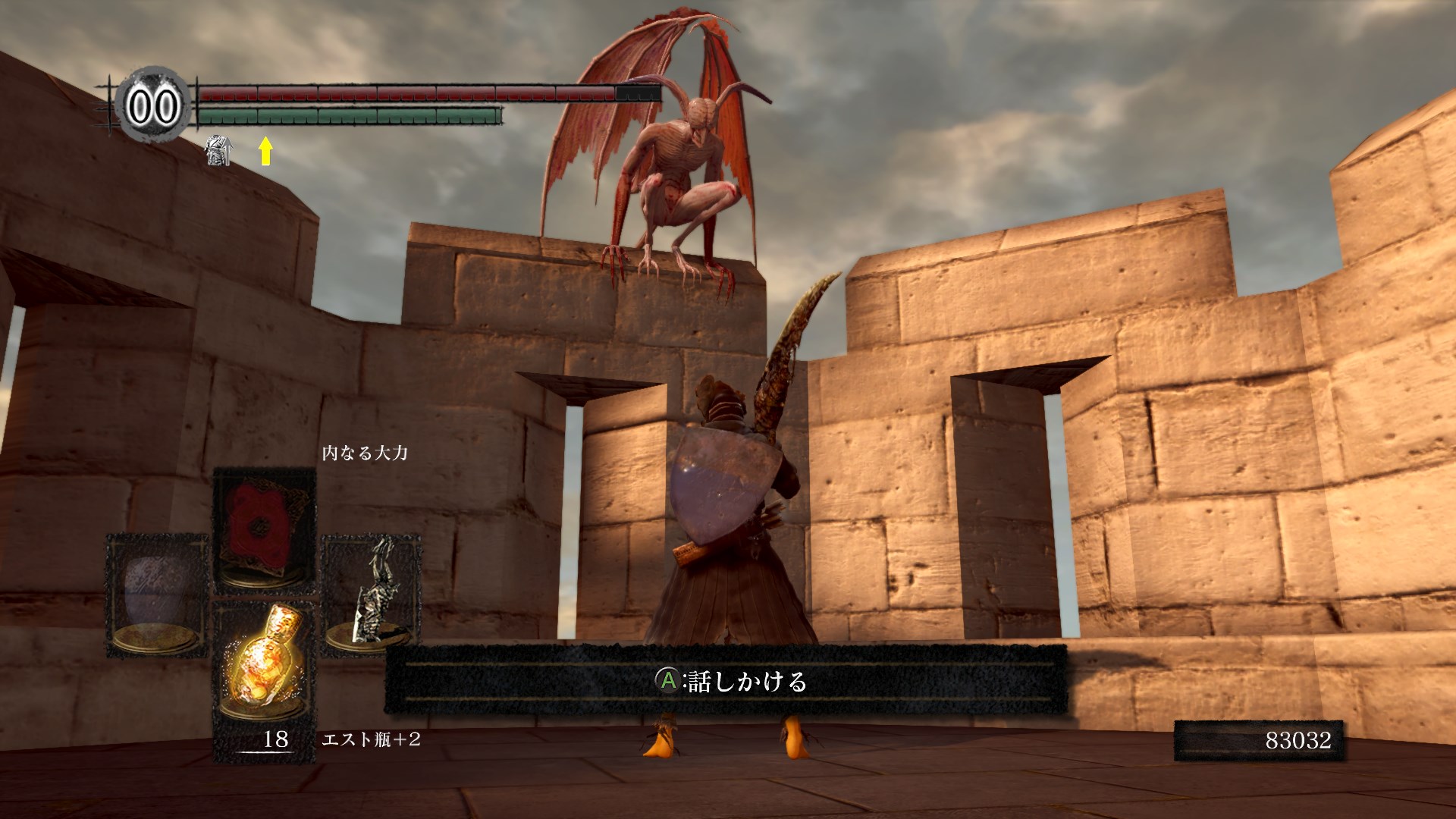The image size is (1456, 819).
Task: Select the Power Within pyromancy slot
Action: click(x=264, y=529)
